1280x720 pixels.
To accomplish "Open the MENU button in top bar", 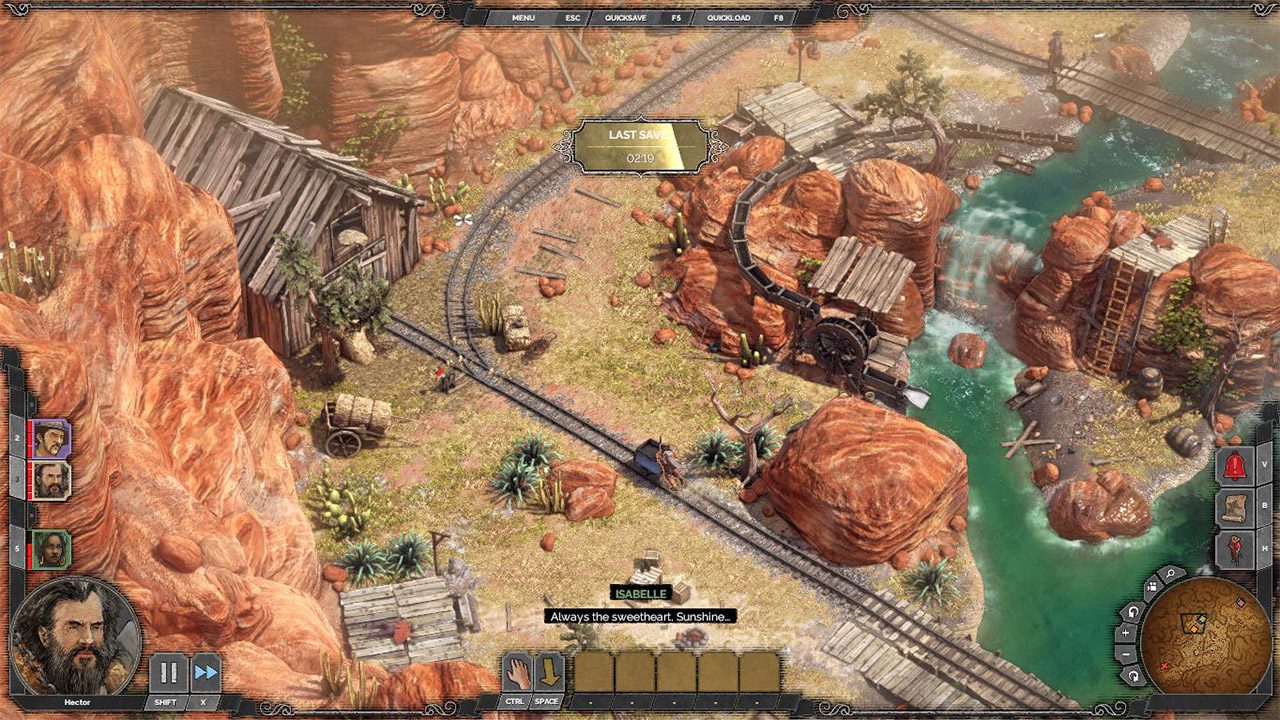I will [524, 18].
